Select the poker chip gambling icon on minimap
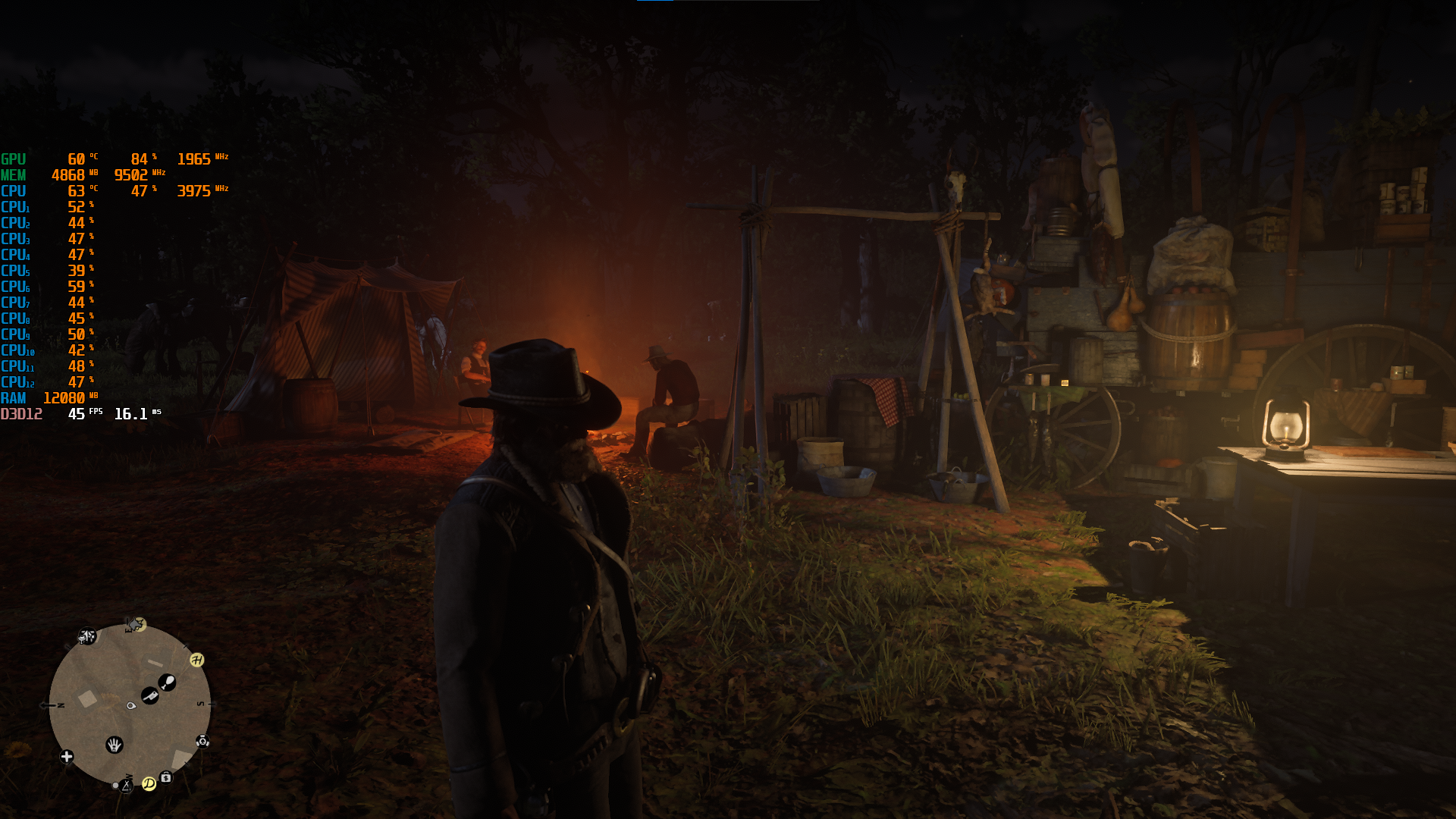Viewport: 1456px width, 819px height. pyautogui.click(x=202, y=742)
